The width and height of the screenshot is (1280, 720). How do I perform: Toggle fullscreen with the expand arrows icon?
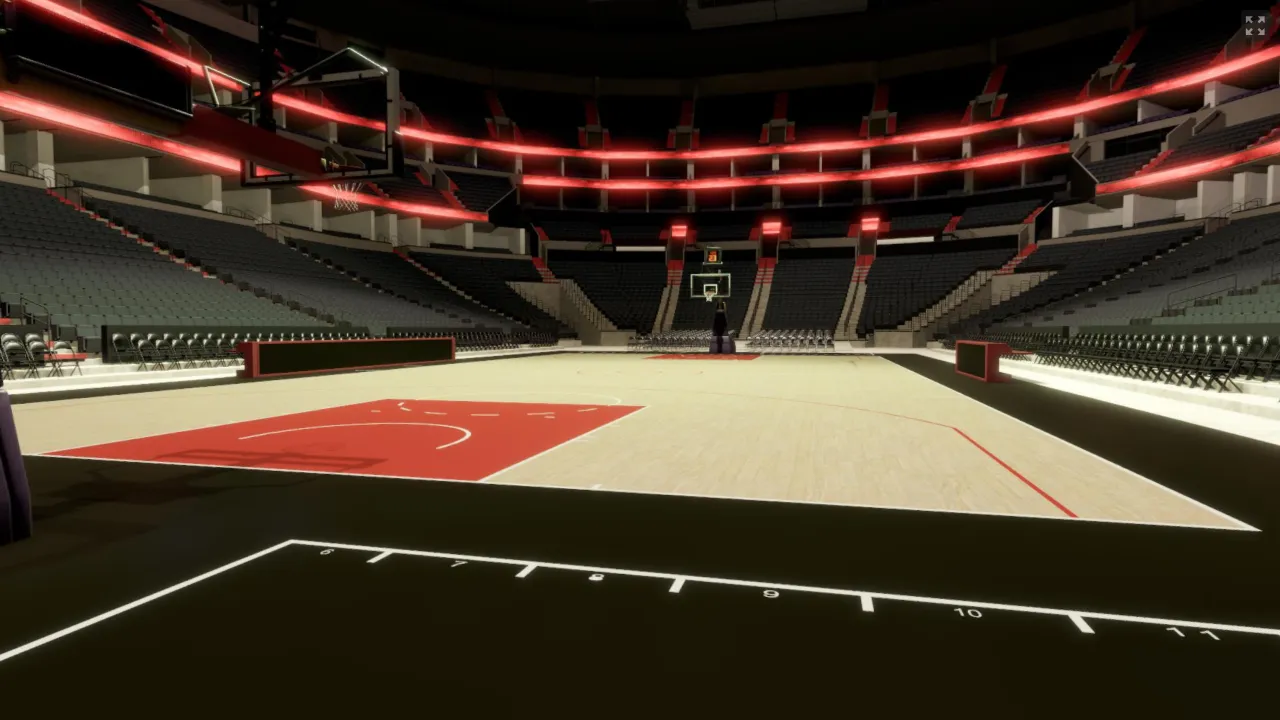coord(1255,25)
